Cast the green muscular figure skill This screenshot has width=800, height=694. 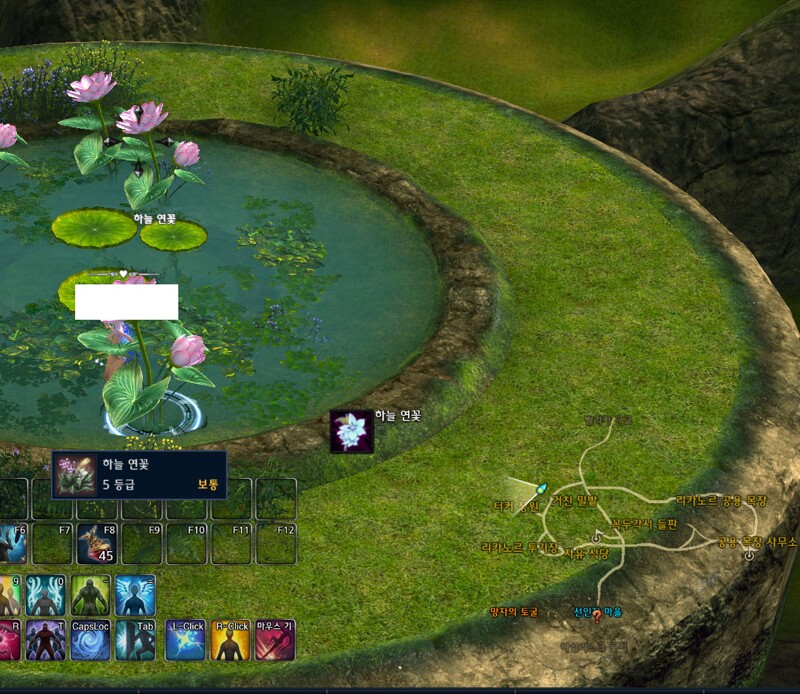coord(90,595)
